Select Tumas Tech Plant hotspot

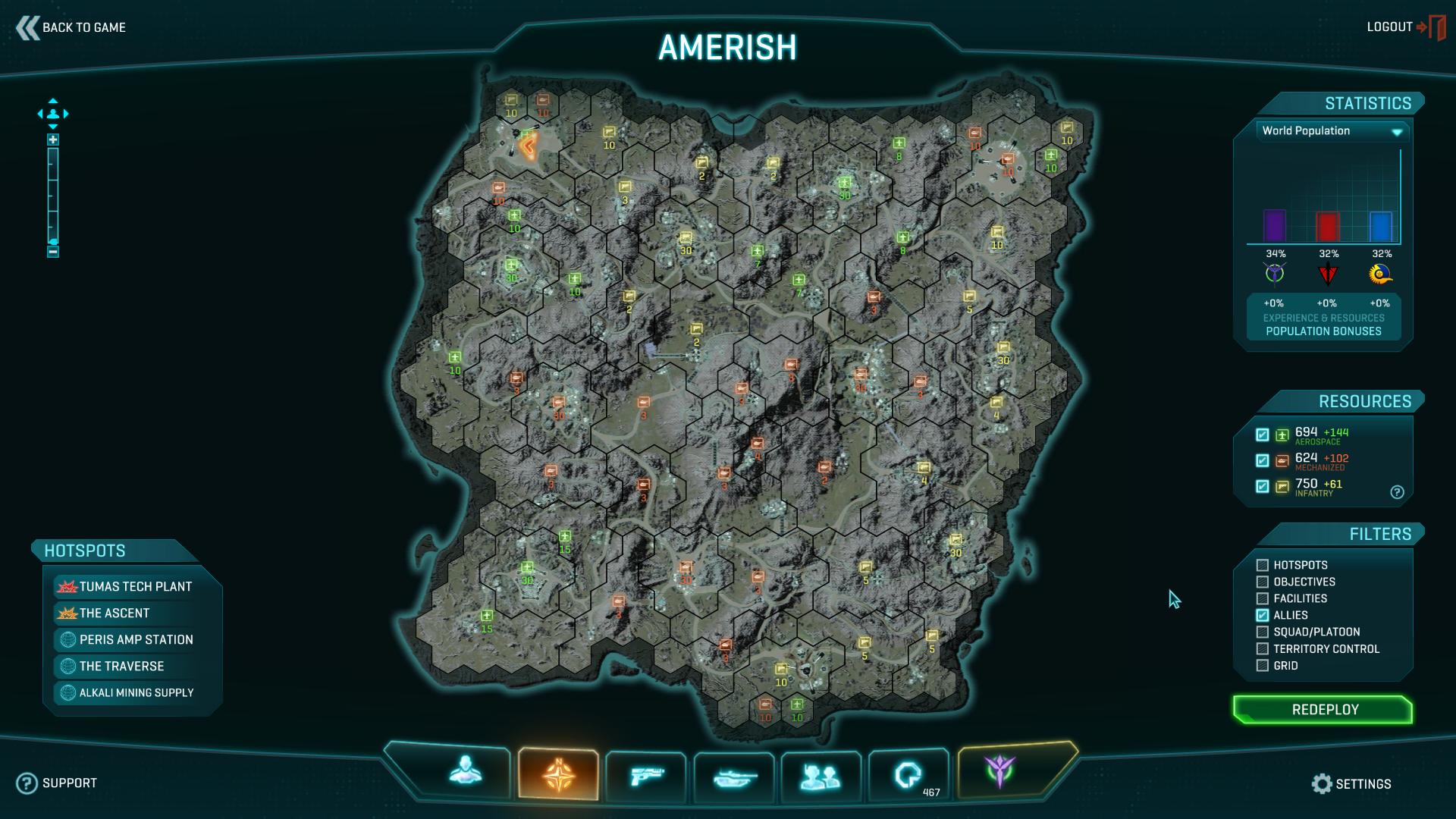pyautogui.click(x=135, y=587)
